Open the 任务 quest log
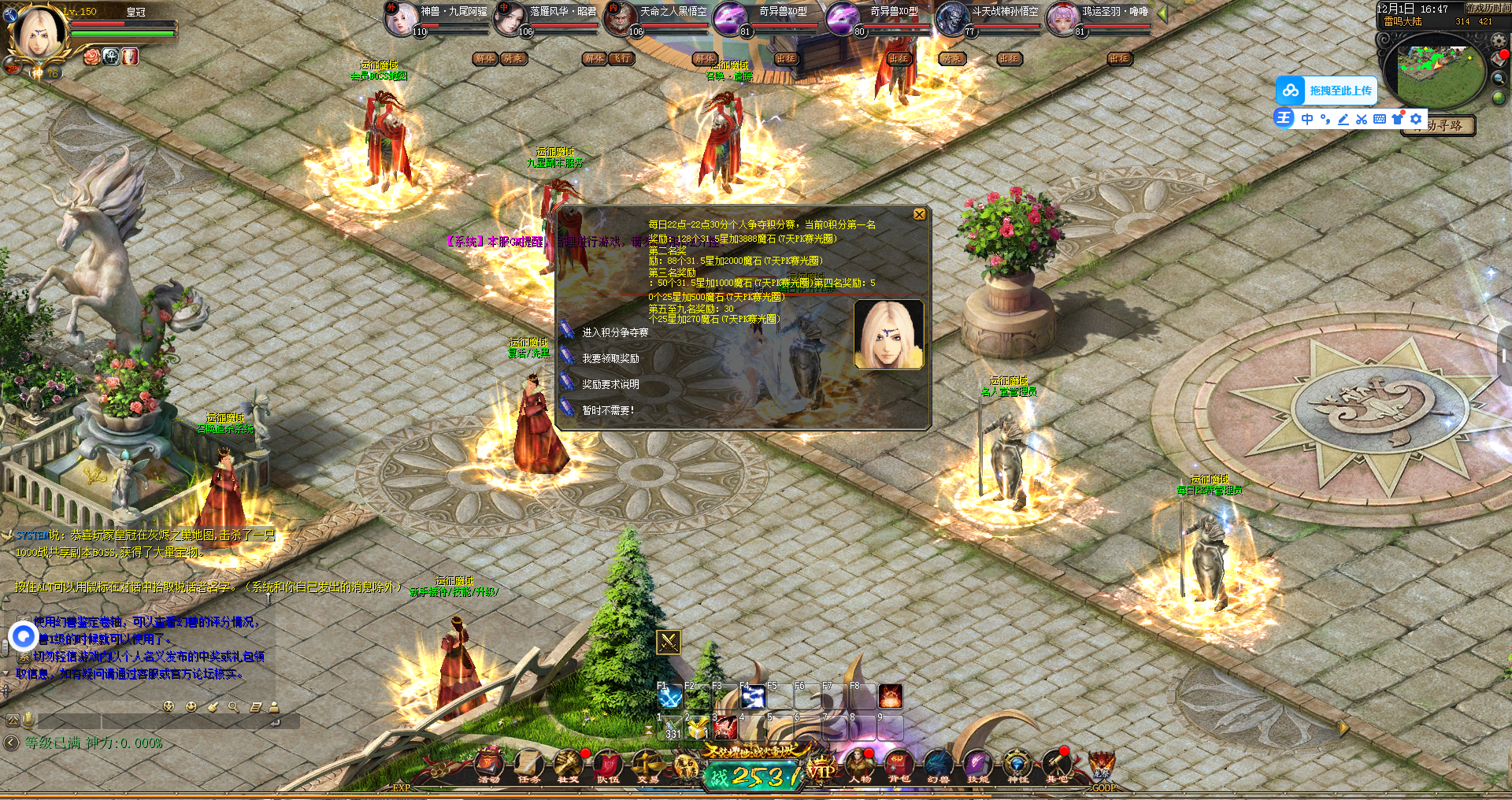Screen dimensions: 1512x800 pos(528,765)
